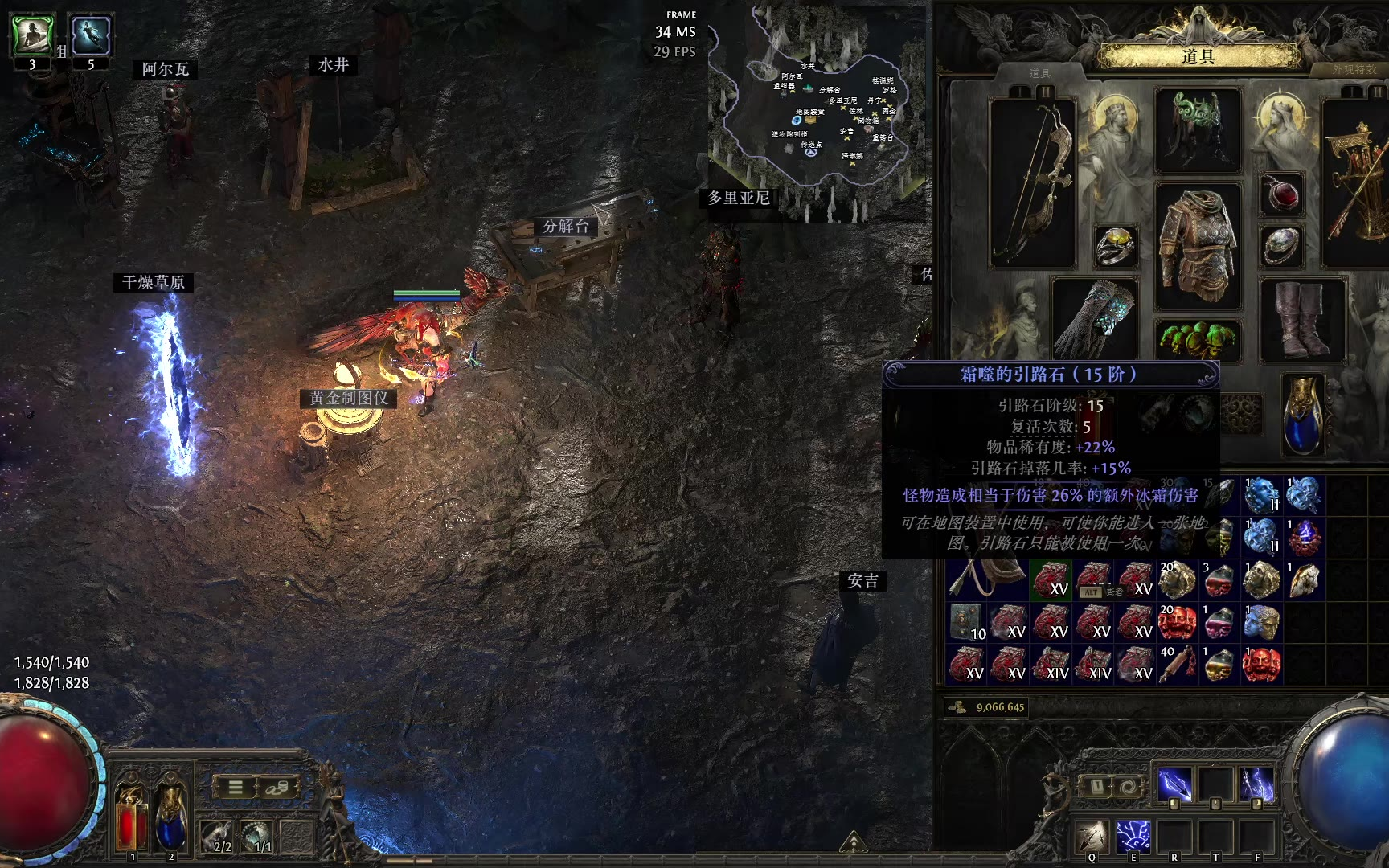Screen dimensions: 1389x868
Task: Select the highlighted green-background waystone
Action: (x=1051, y=580)
